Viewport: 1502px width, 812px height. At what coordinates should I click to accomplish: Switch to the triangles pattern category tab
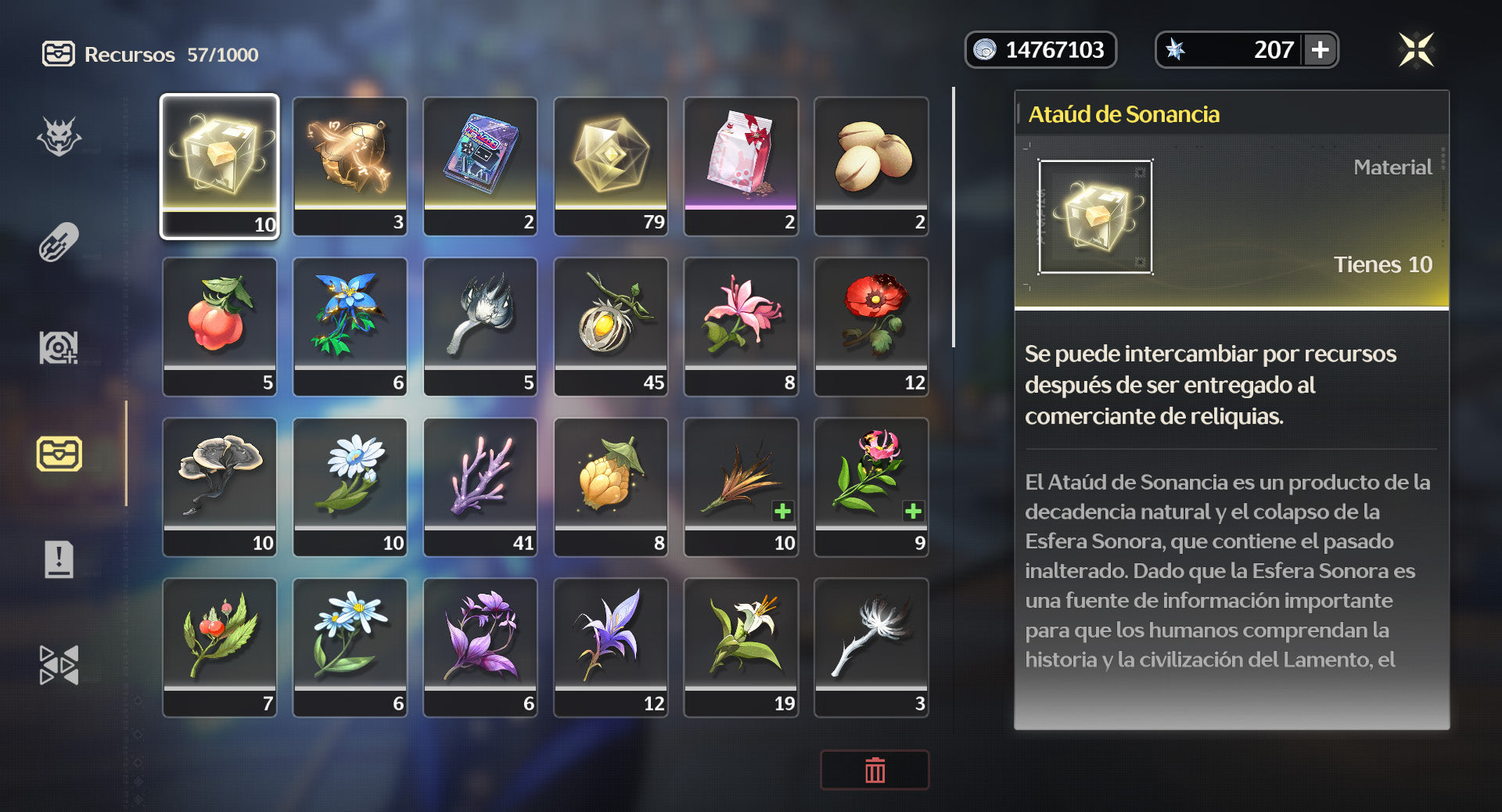pyautogui.click(x=59, y=665)
